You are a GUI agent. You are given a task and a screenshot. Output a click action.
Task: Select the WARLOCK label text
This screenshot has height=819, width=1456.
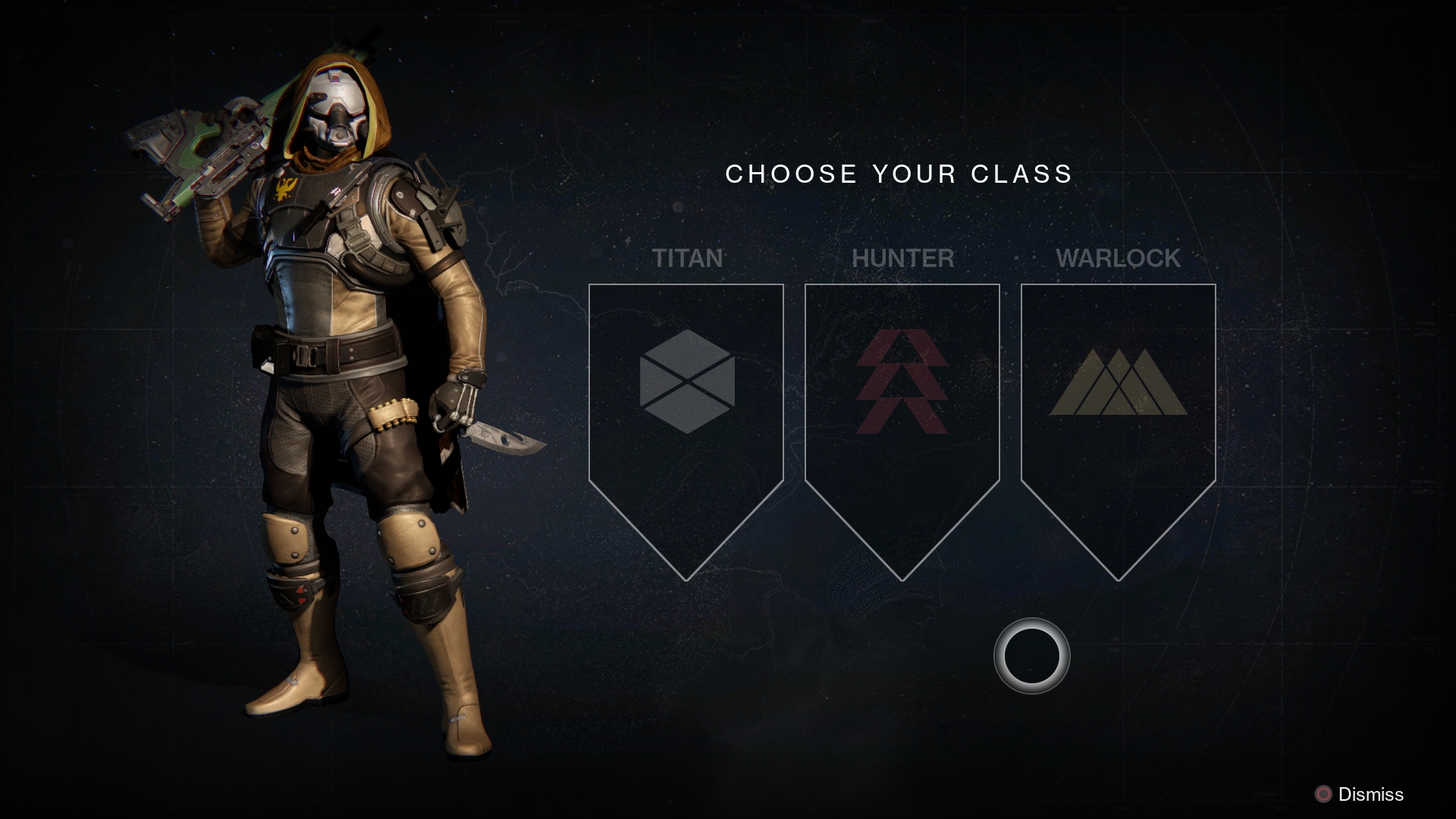point(1119,259)
